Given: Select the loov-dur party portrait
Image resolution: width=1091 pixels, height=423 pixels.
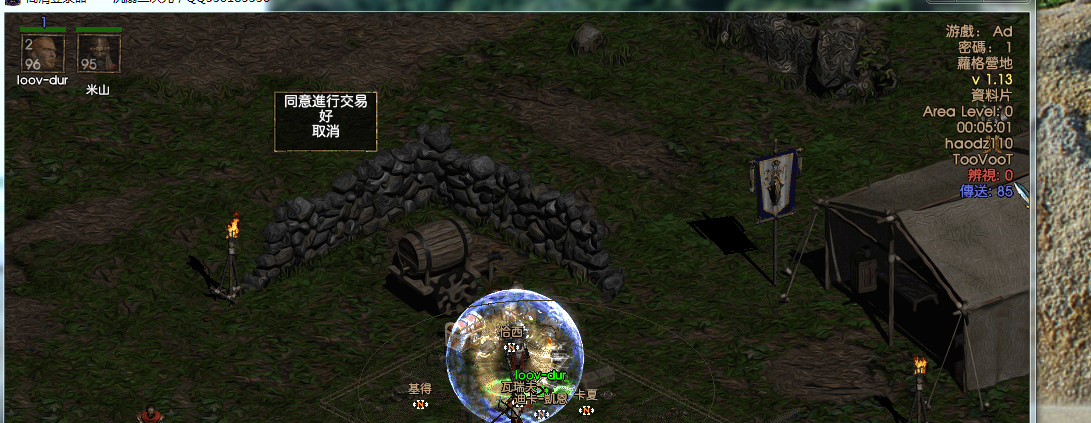Looking at the screenshot, I should [x=43, y=53].
